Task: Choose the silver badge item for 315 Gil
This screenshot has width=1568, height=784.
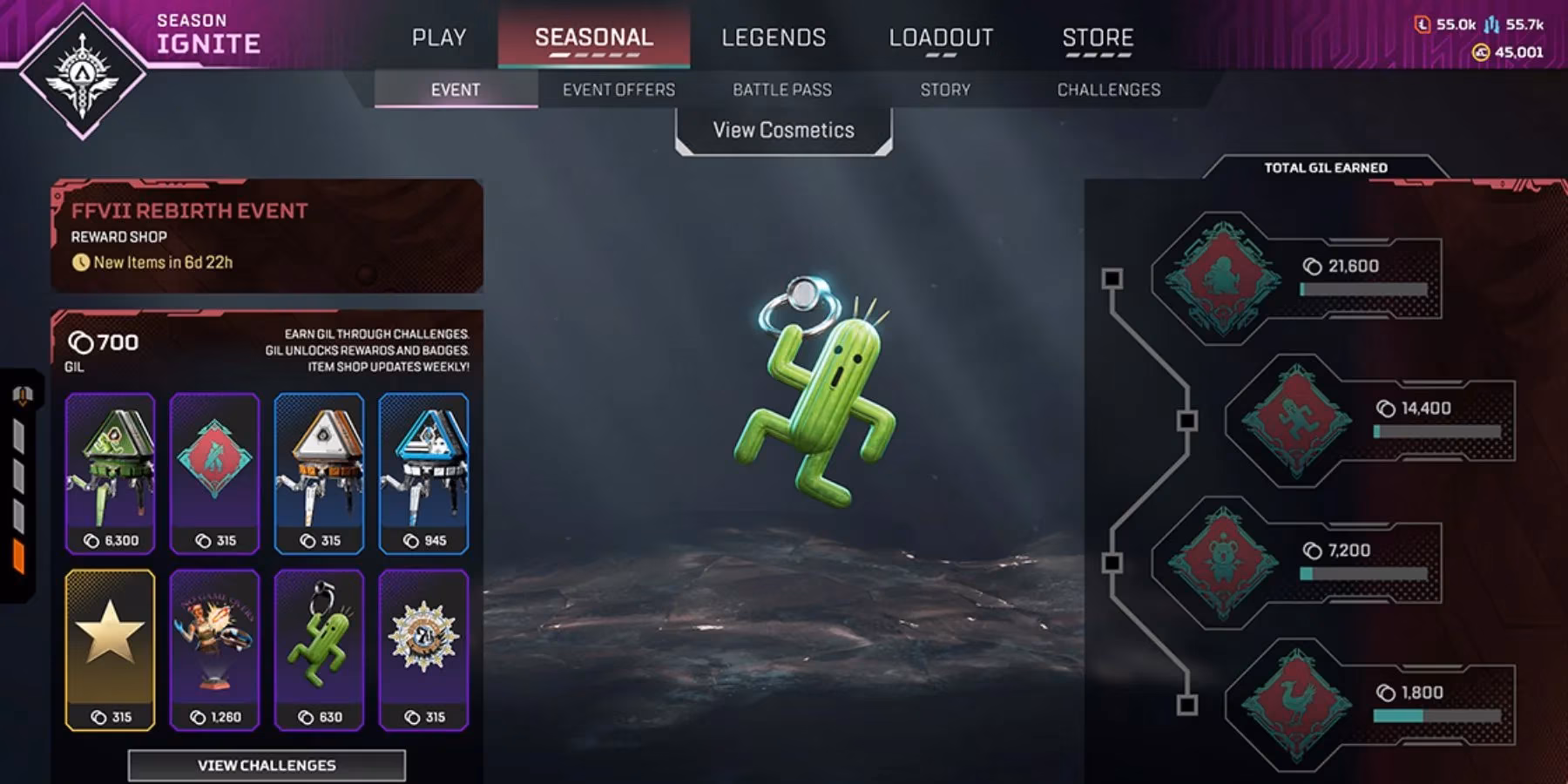Action: (423, 650)
